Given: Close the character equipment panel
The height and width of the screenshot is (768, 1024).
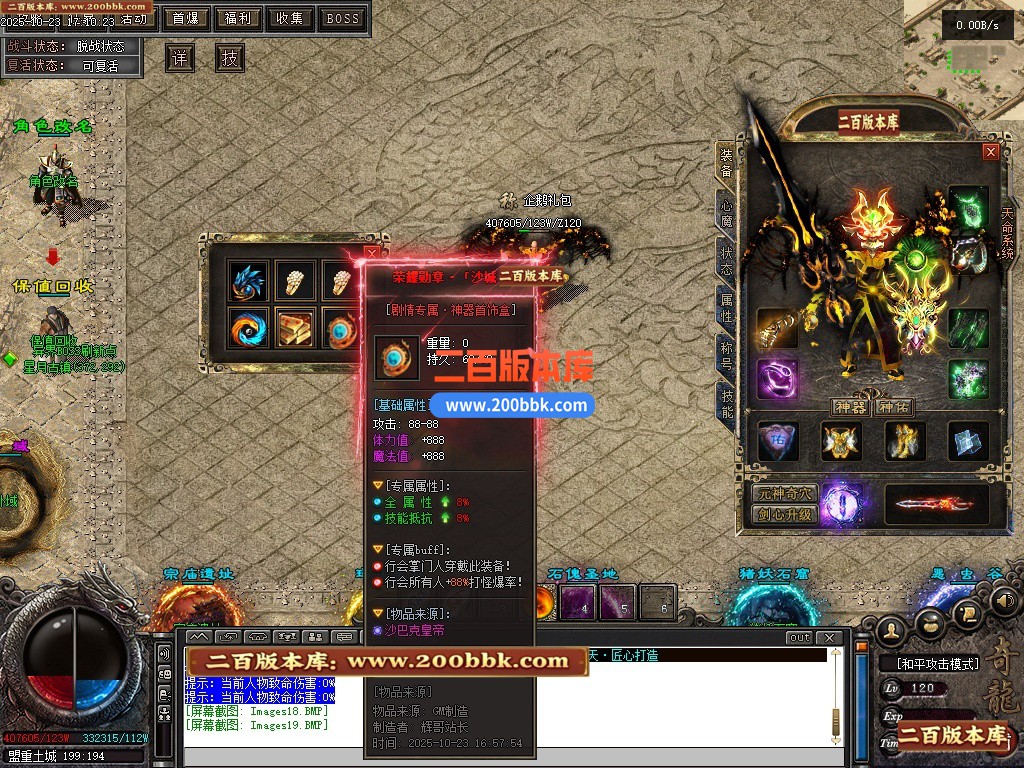Looking at the screenshot, I should pyautogui.click(x=990, y=152).
